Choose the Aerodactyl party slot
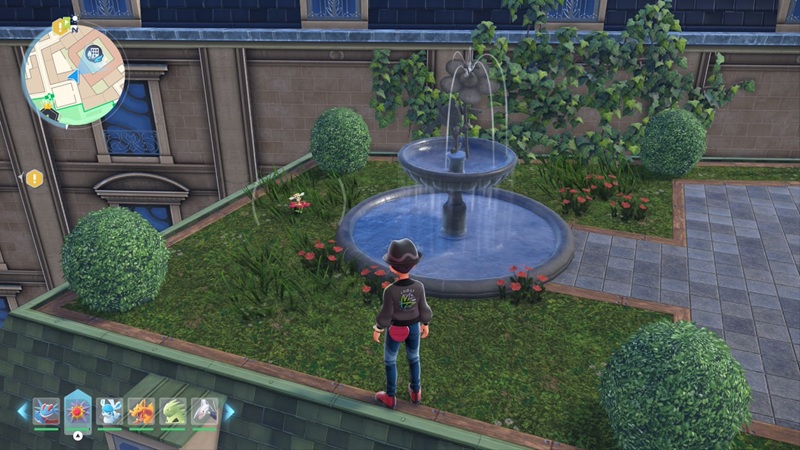800x450 pixels. (x=205, y=411)
